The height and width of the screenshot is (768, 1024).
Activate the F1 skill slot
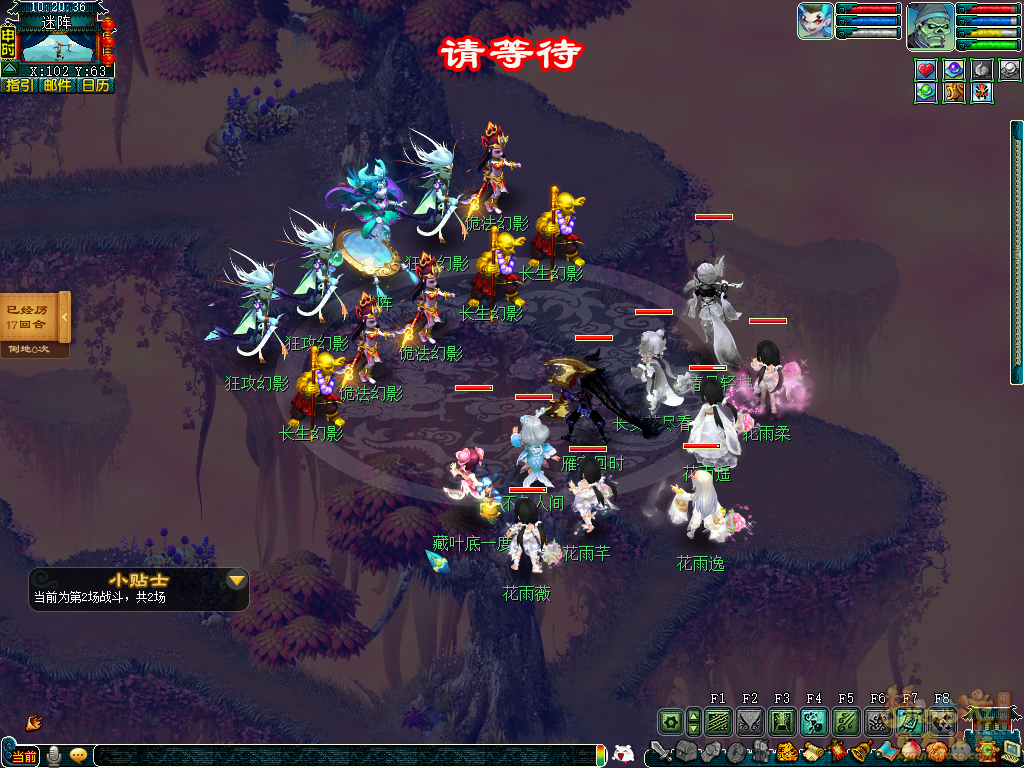tap(718, 721)
